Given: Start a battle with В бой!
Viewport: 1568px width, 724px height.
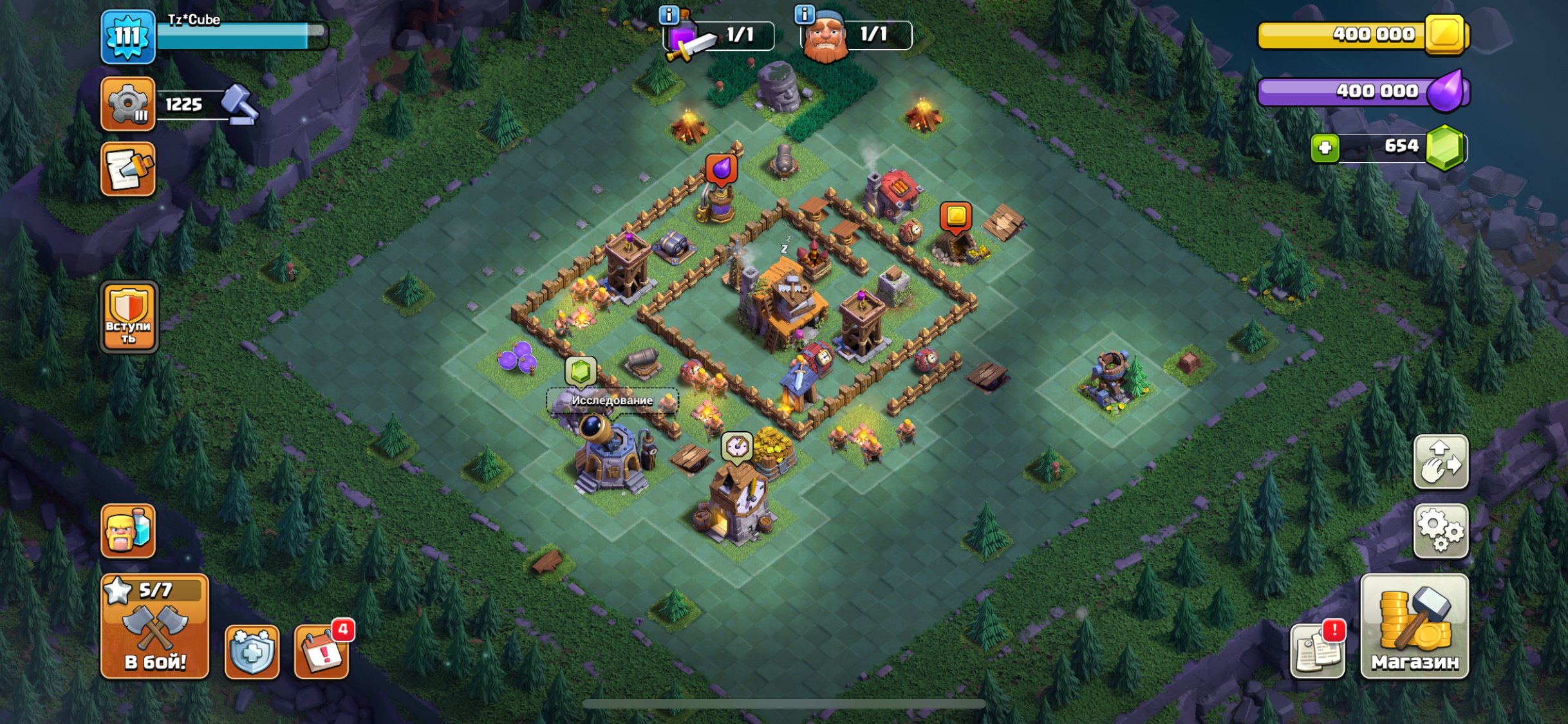Looking at the screenshot, I should (154, 626).
